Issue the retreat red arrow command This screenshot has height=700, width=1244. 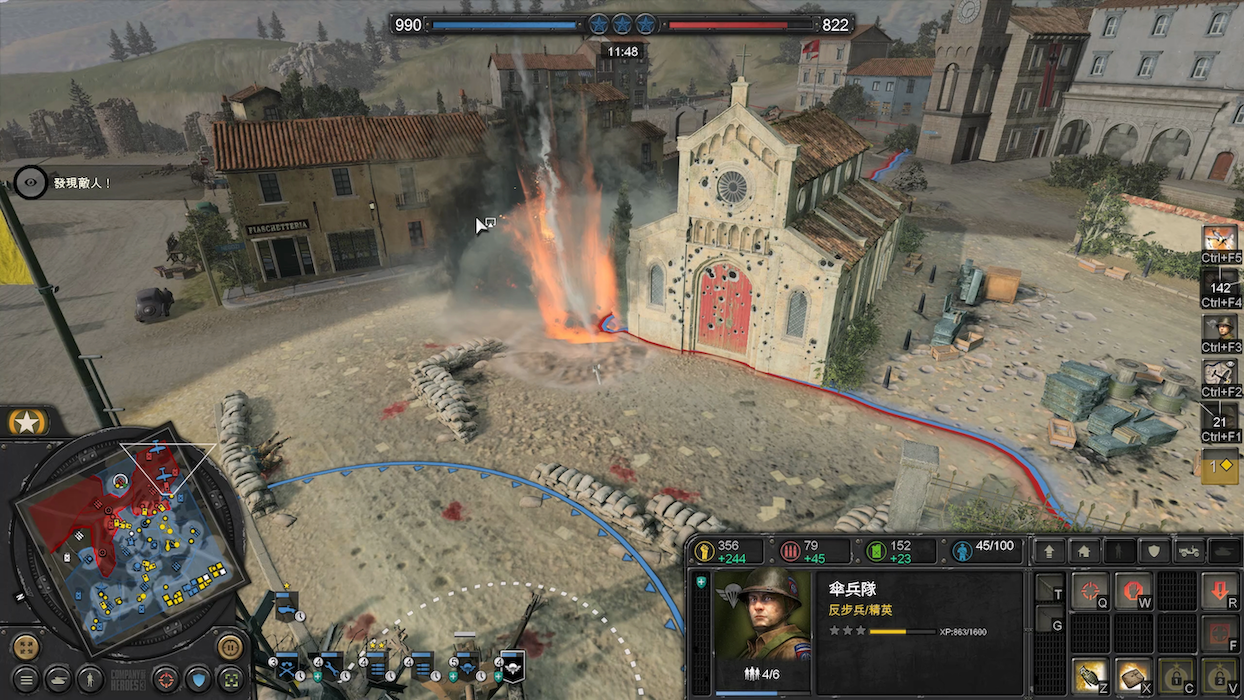pyautogui.click(x=1219, y=590)
